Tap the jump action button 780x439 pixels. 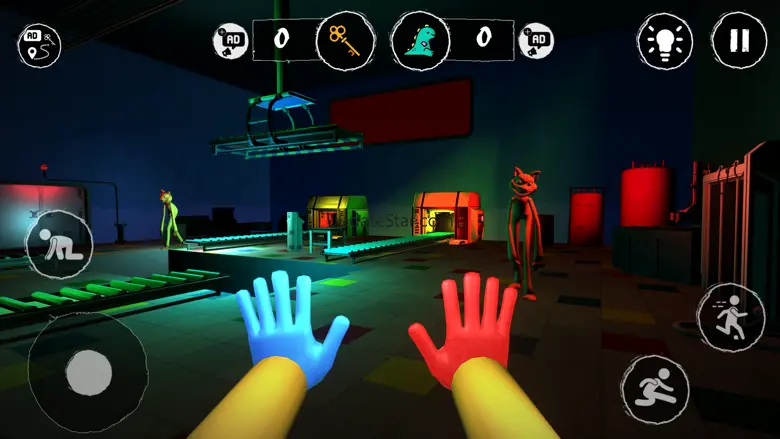tap(654, 388)
